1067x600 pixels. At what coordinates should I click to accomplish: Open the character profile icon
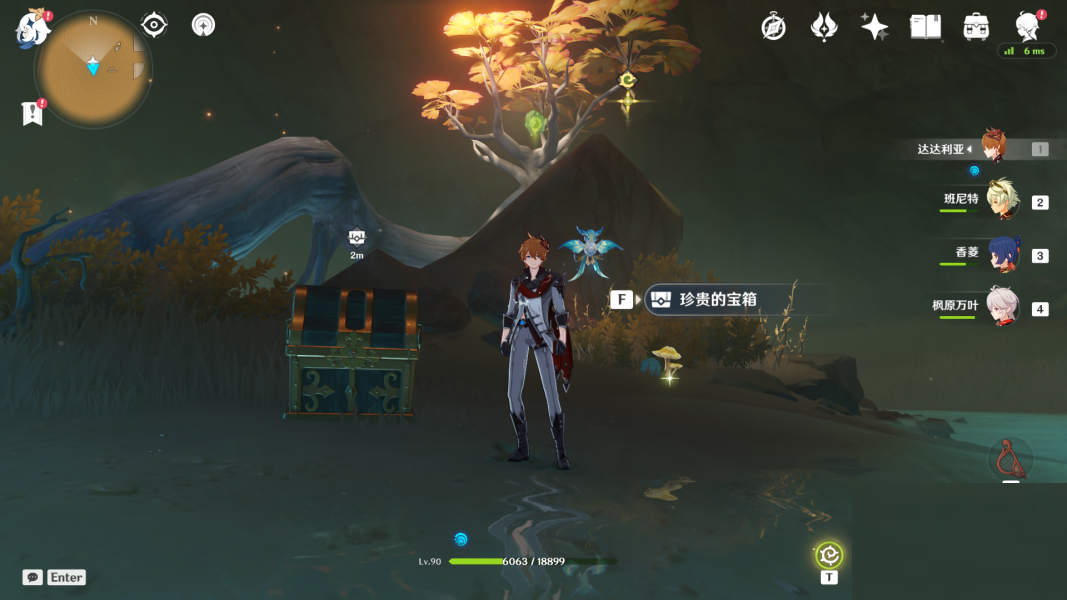(1027, 27)
